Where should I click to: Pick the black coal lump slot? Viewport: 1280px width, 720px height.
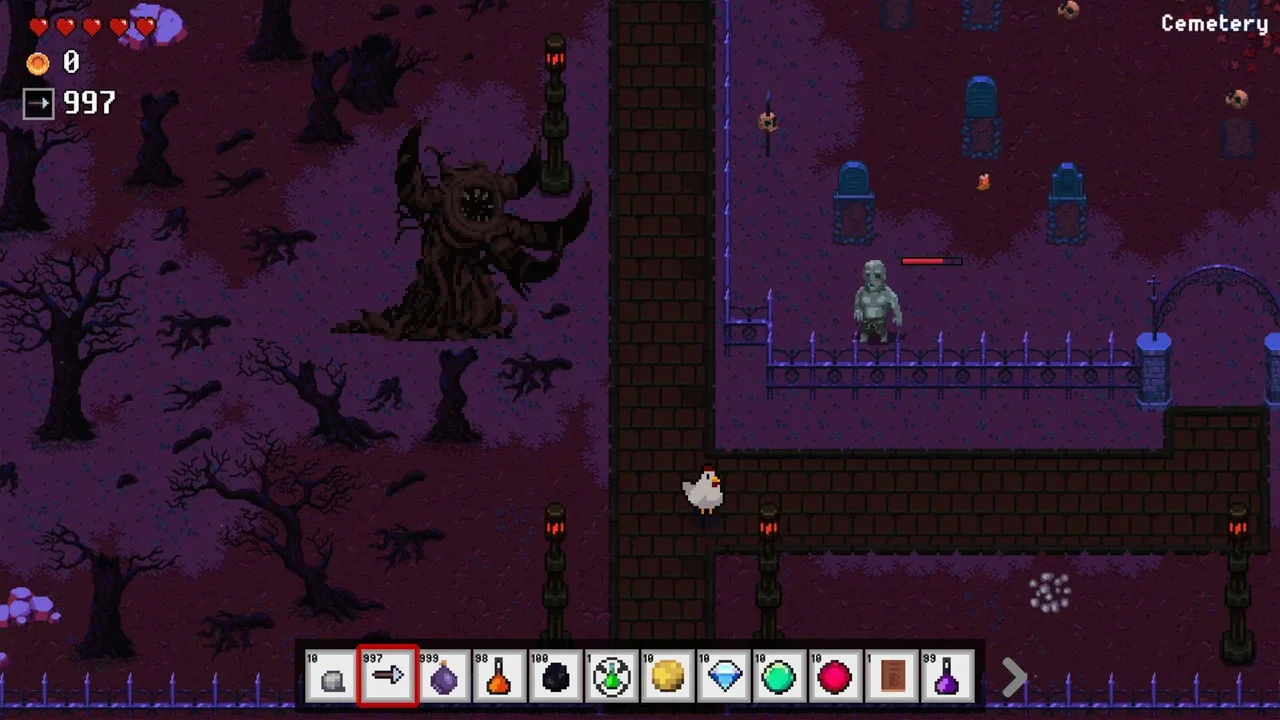coord(556,677)
